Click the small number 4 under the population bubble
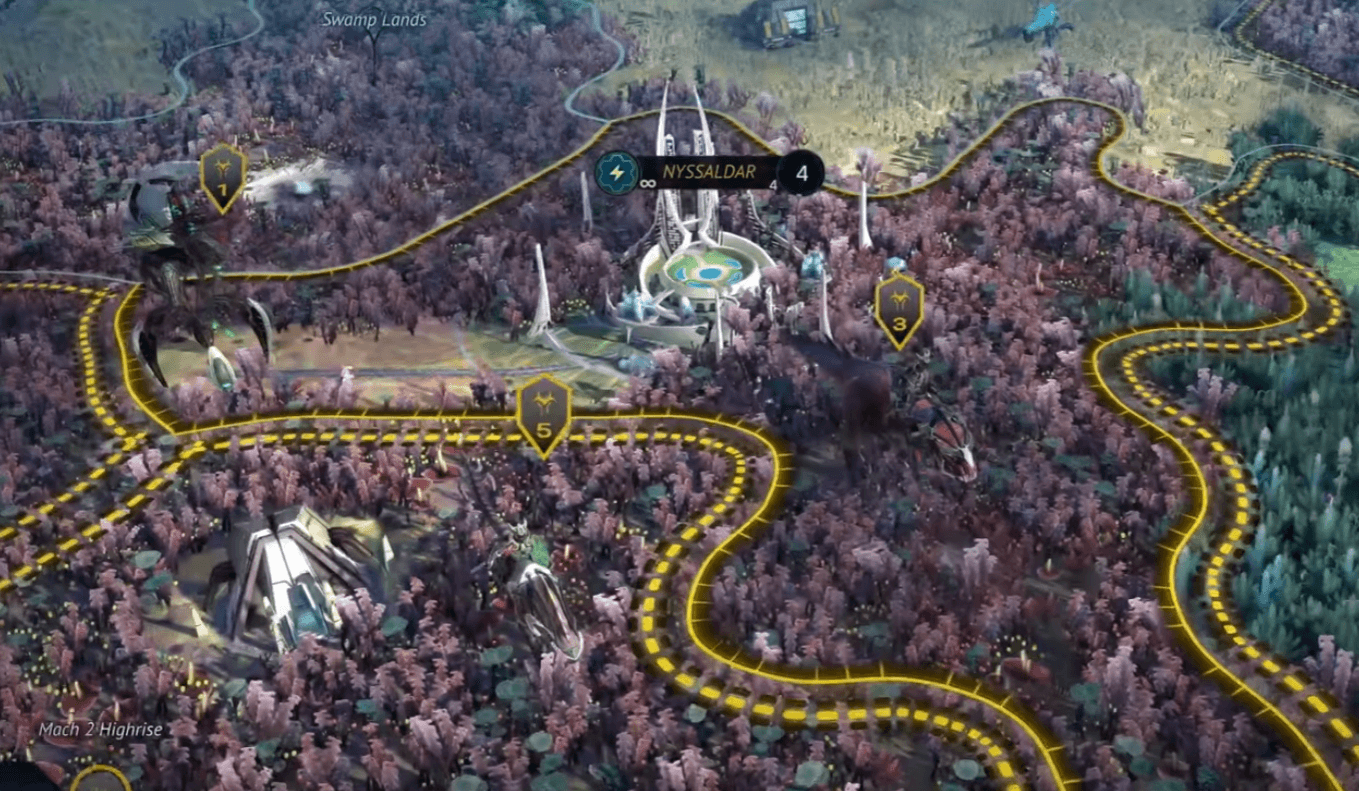 pos(772,183)
